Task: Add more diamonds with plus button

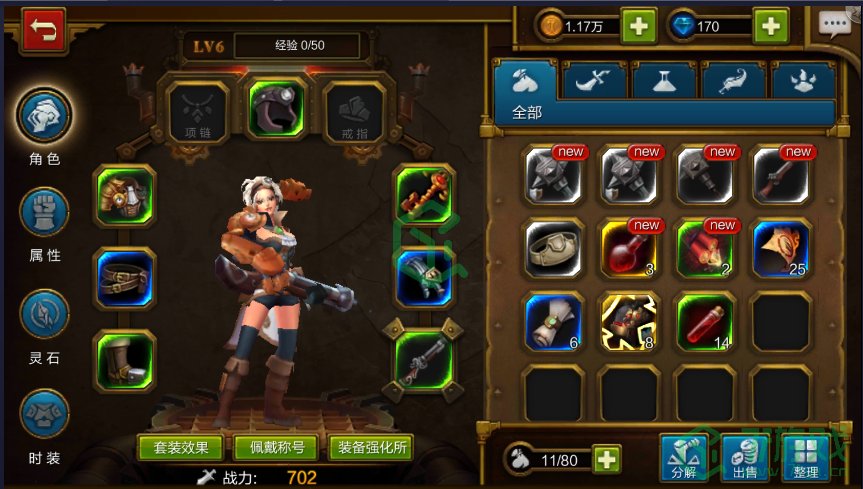Action: [x=771, y=26]
